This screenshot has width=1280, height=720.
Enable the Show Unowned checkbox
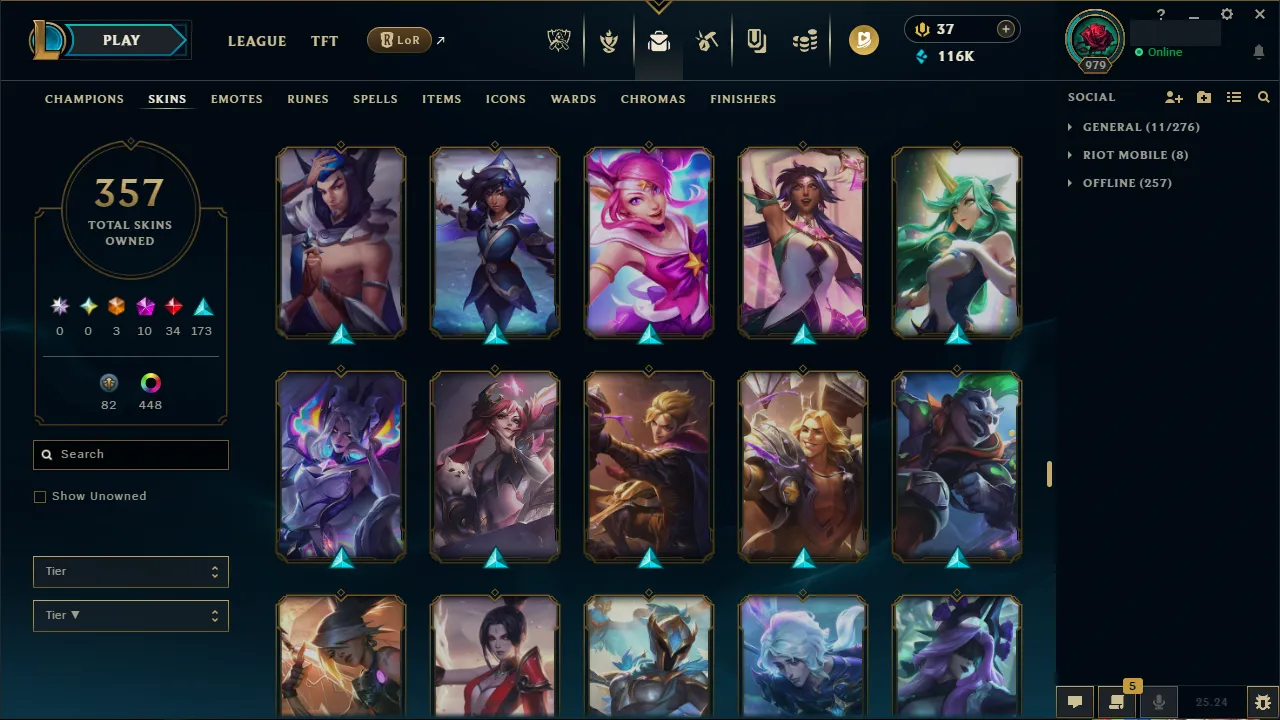tap(40, 496)
